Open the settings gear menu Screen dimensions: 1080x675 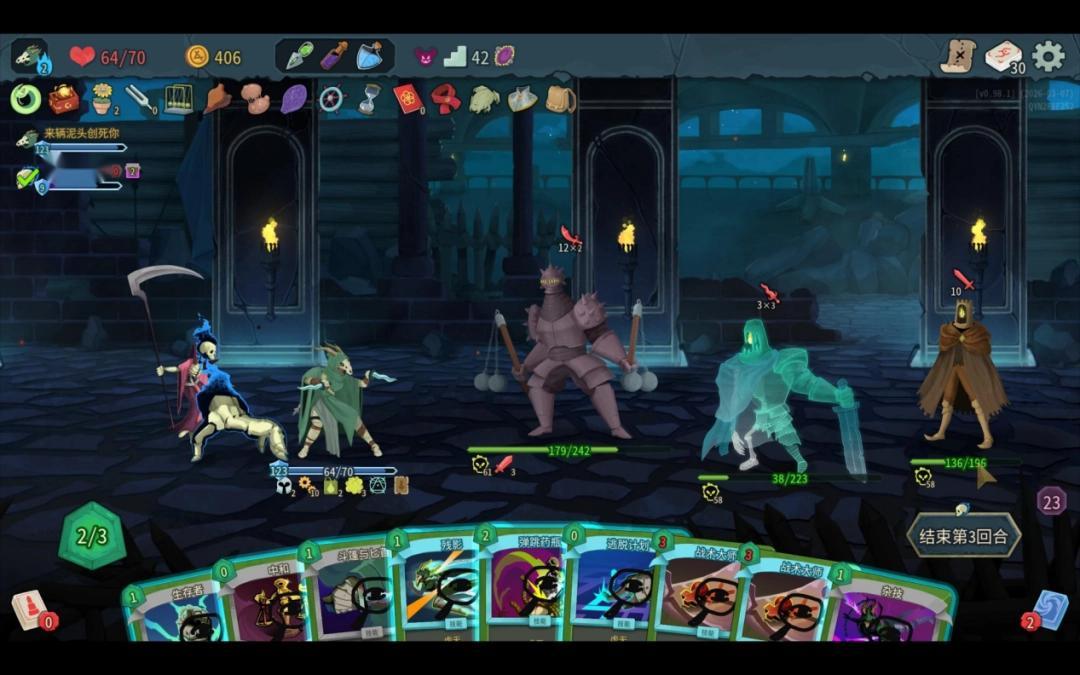(x=1048, y=57)
